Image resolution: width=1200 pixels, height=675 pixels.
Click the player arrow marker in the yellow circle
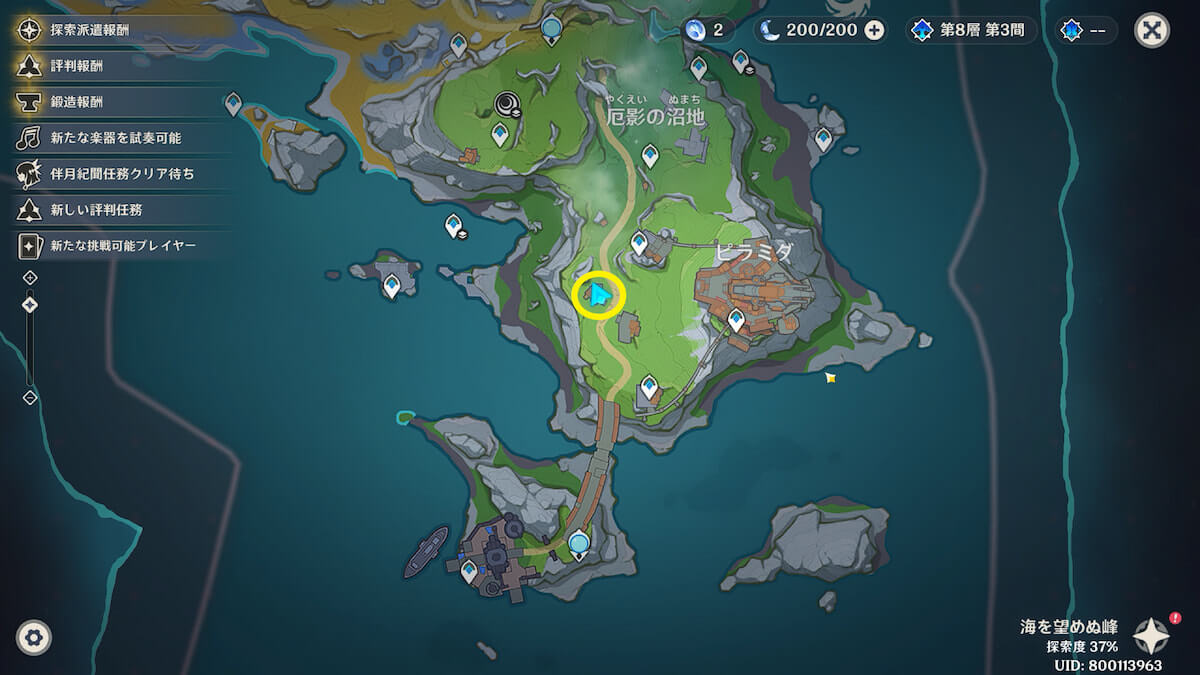tap(599, 296)
